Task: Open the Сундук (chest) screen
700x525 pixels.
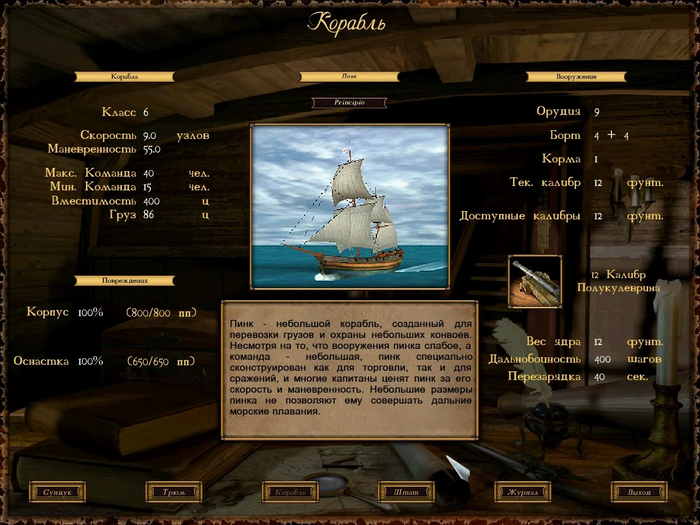Action: click(x=58, y=492)
